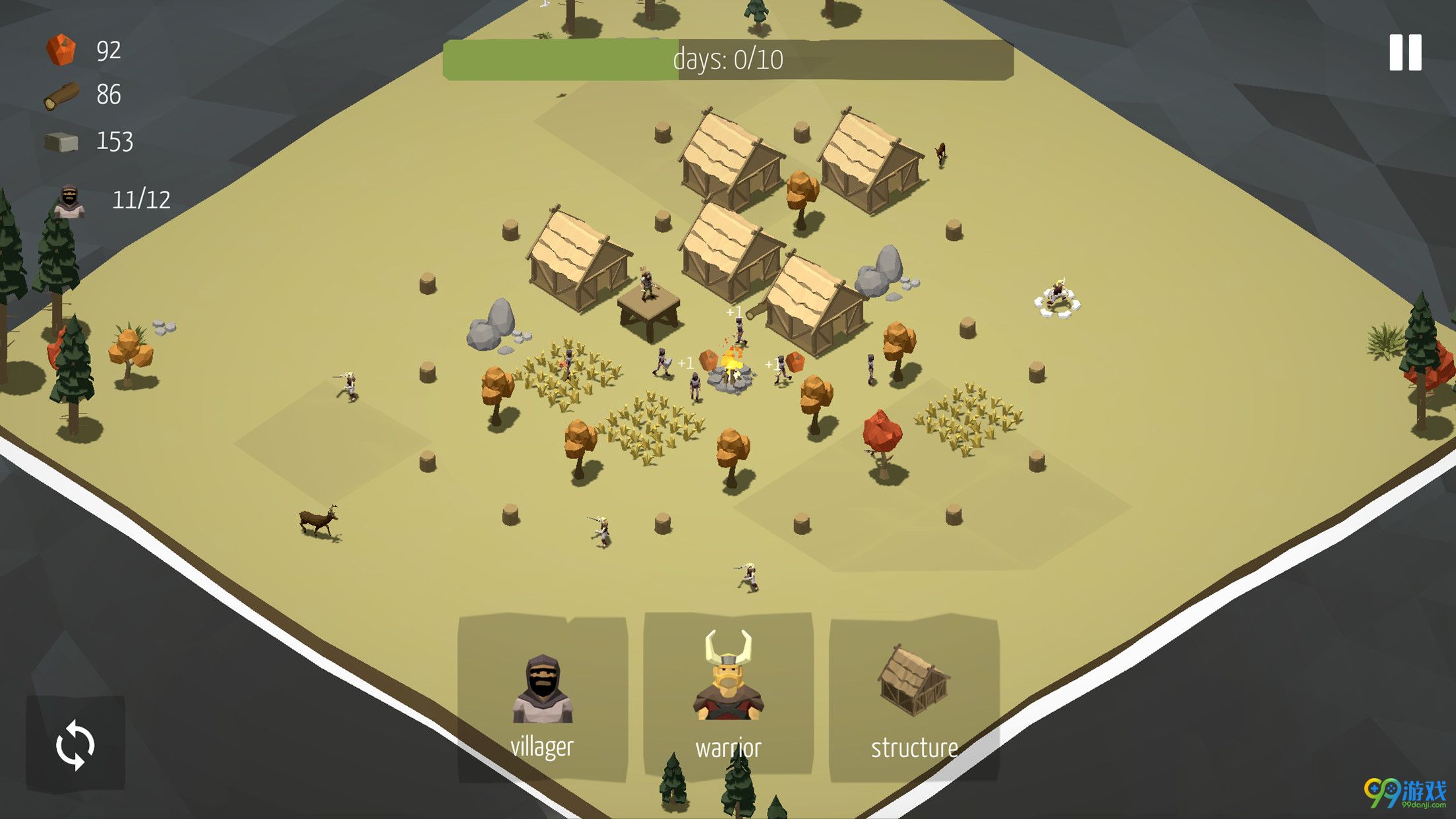The width and height of the screenshot is (1456, 819).
Task: Click the rotate camera arrows button
Action: pyautogui.click(x=75, y=744)
